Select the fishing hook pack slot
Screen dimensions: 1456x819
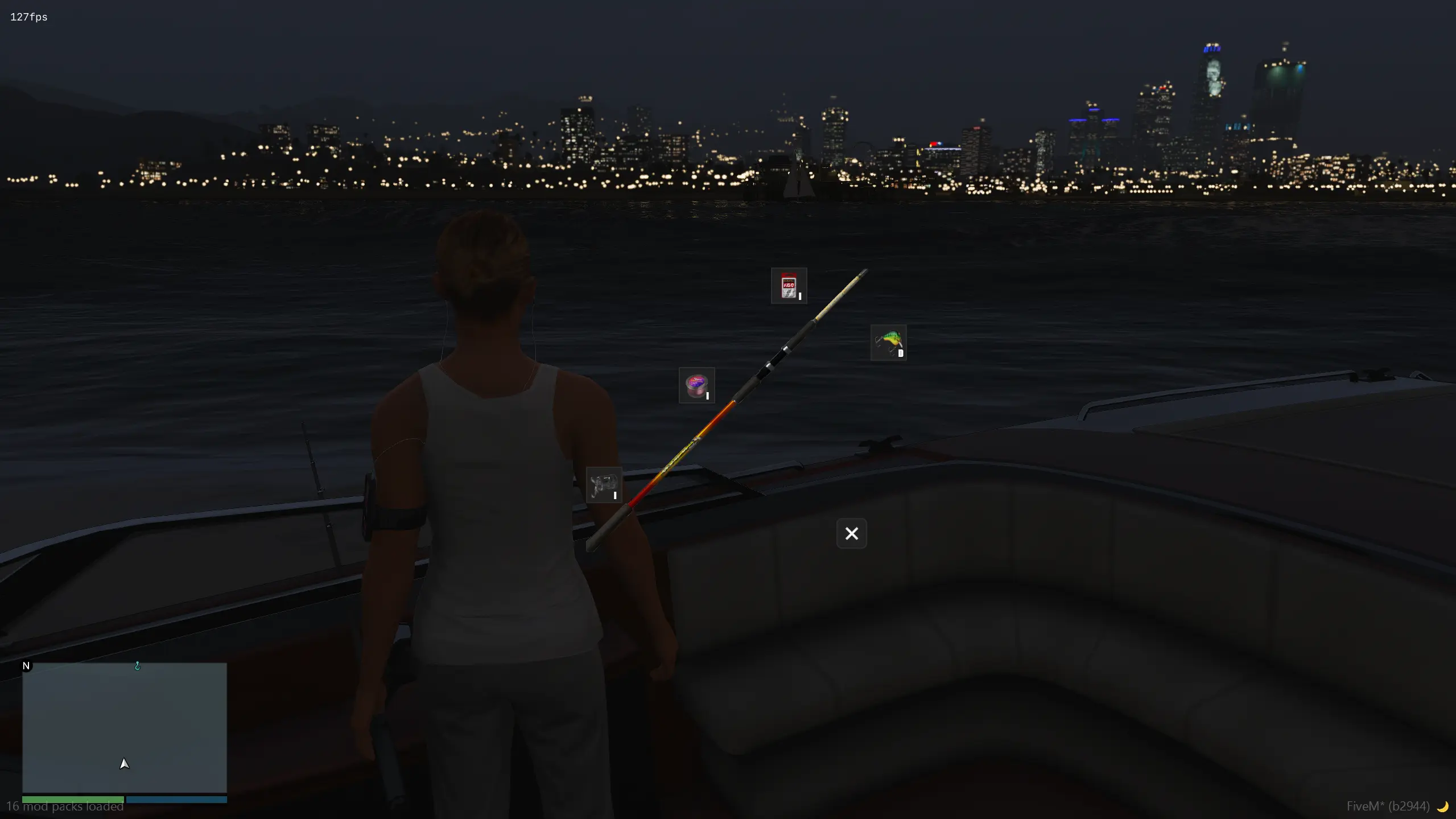pos(789,286)
